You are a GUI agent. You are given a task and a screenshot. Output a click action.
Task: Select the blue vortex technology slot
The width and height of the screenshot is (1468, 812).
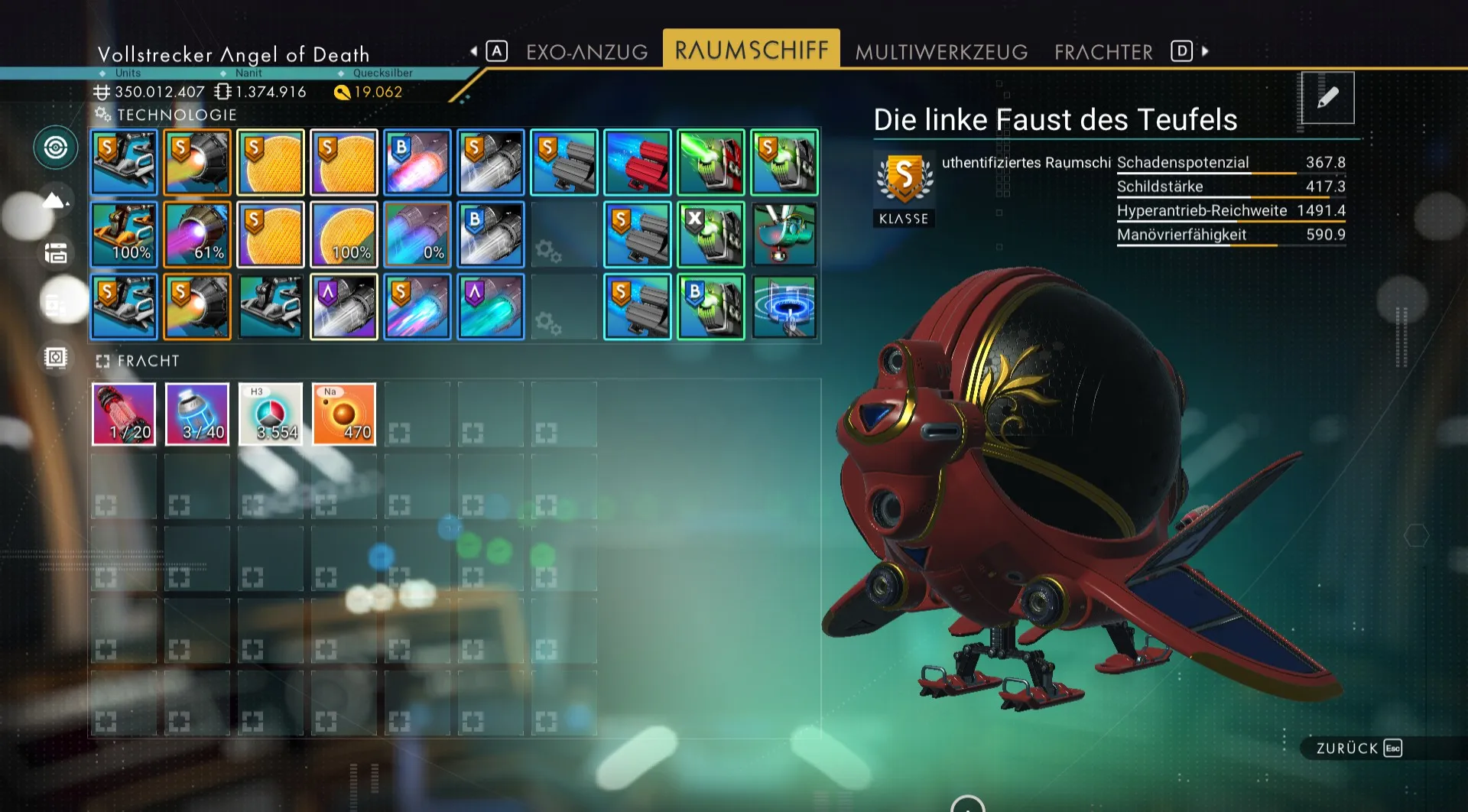tap(784, 307)
